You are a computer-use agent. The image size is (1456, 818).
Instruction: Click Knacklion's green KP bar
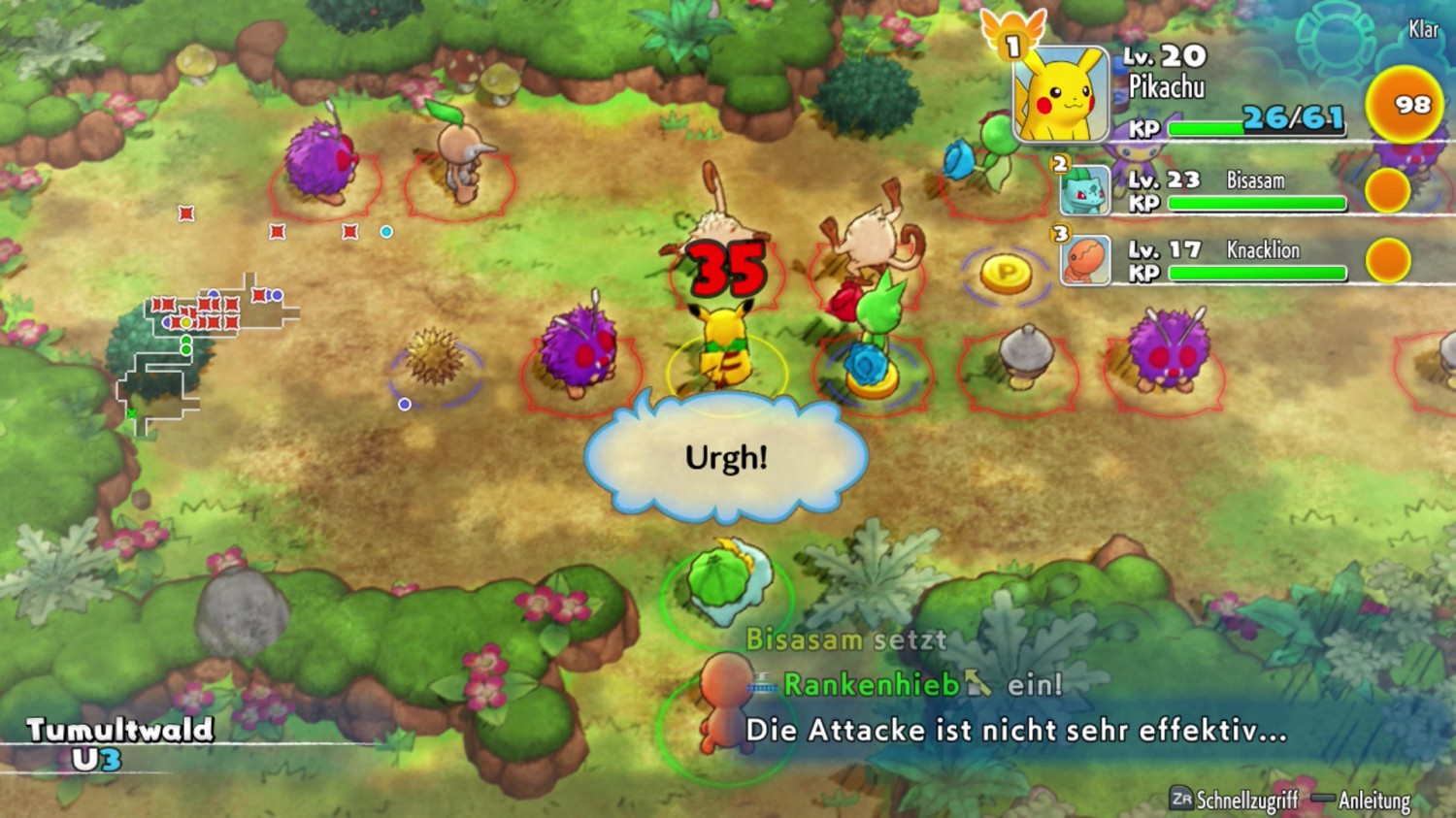point(1257,273)
